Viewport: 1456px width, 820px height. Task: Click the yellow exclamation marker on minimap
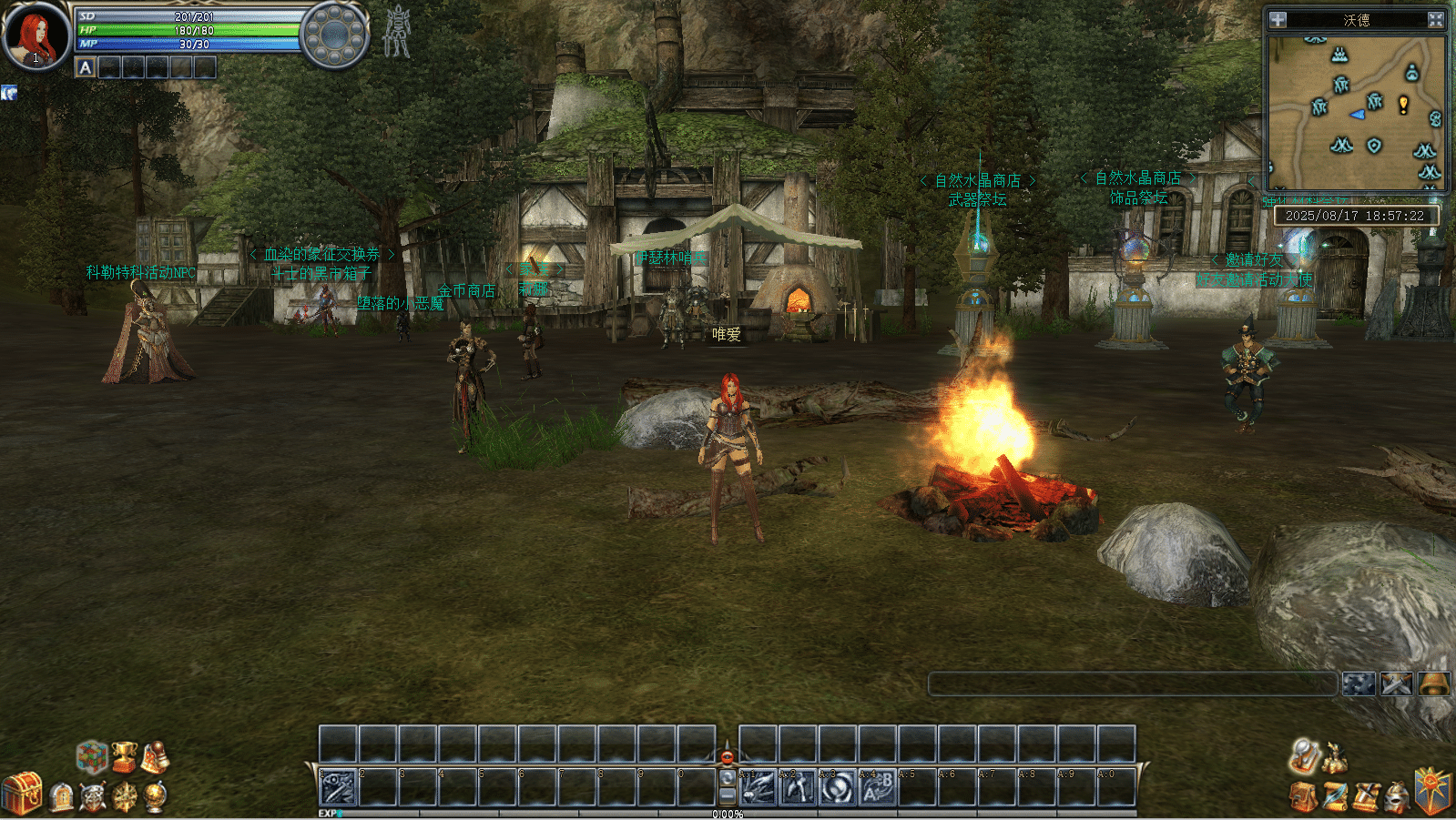pos(1403,105)
